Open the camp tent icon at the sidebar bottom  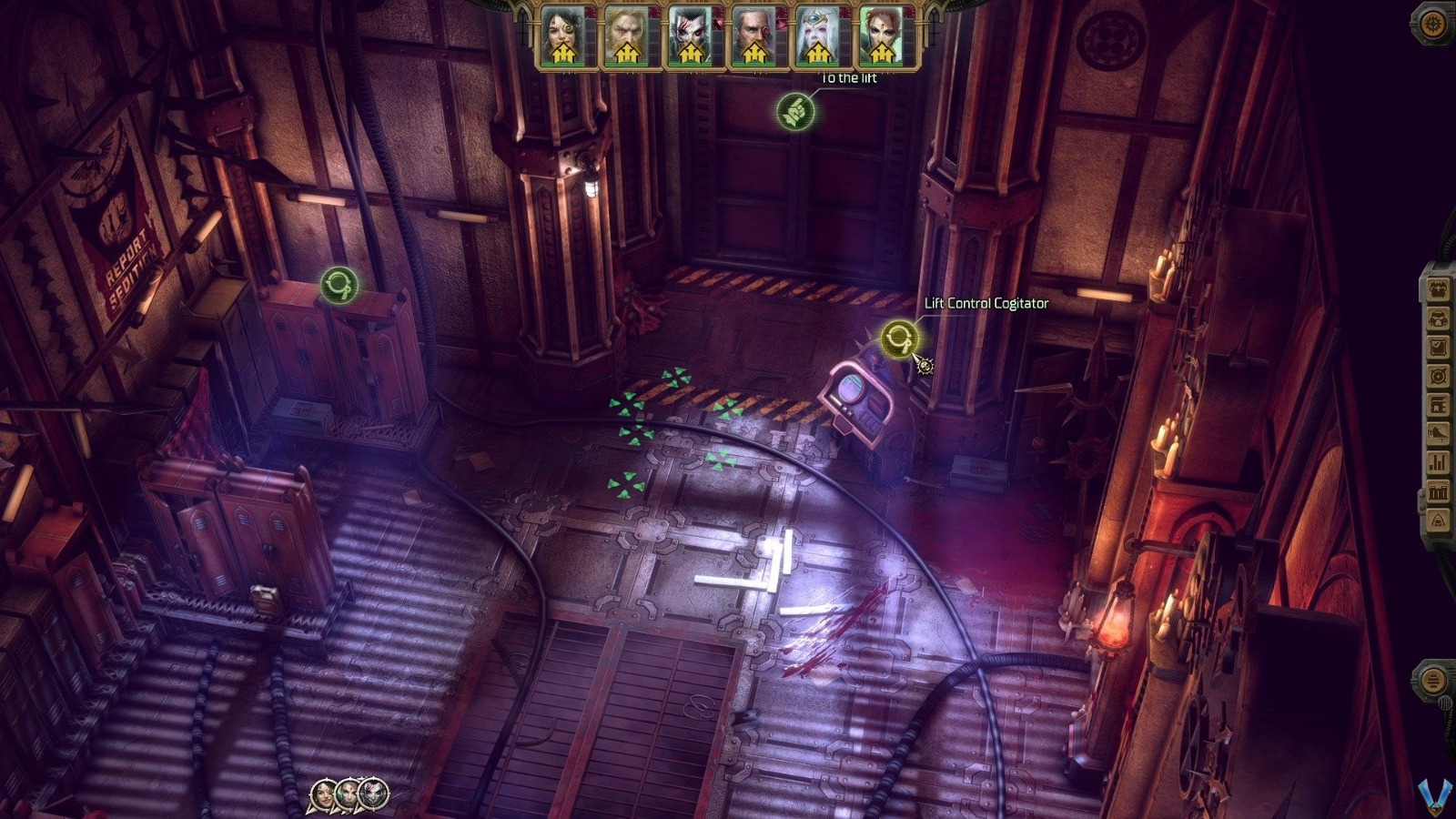(1438, 519)
